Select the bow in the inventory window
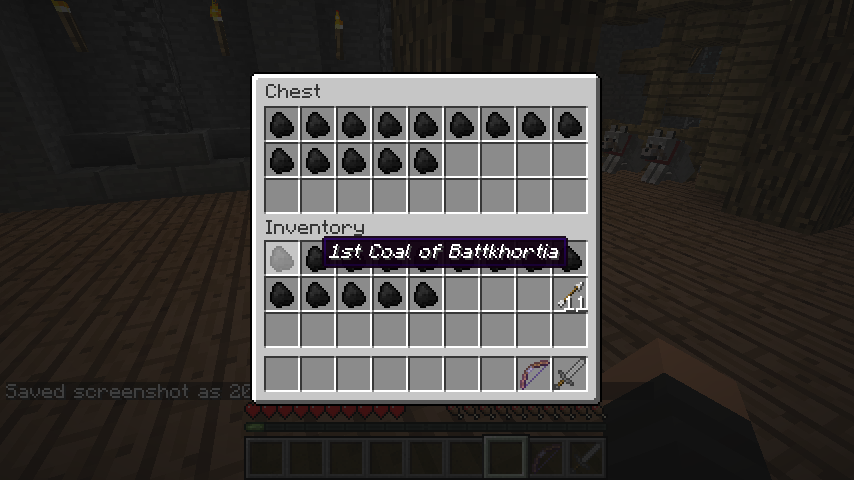Screen dimensions: 854x480 (x=534, y=374)
